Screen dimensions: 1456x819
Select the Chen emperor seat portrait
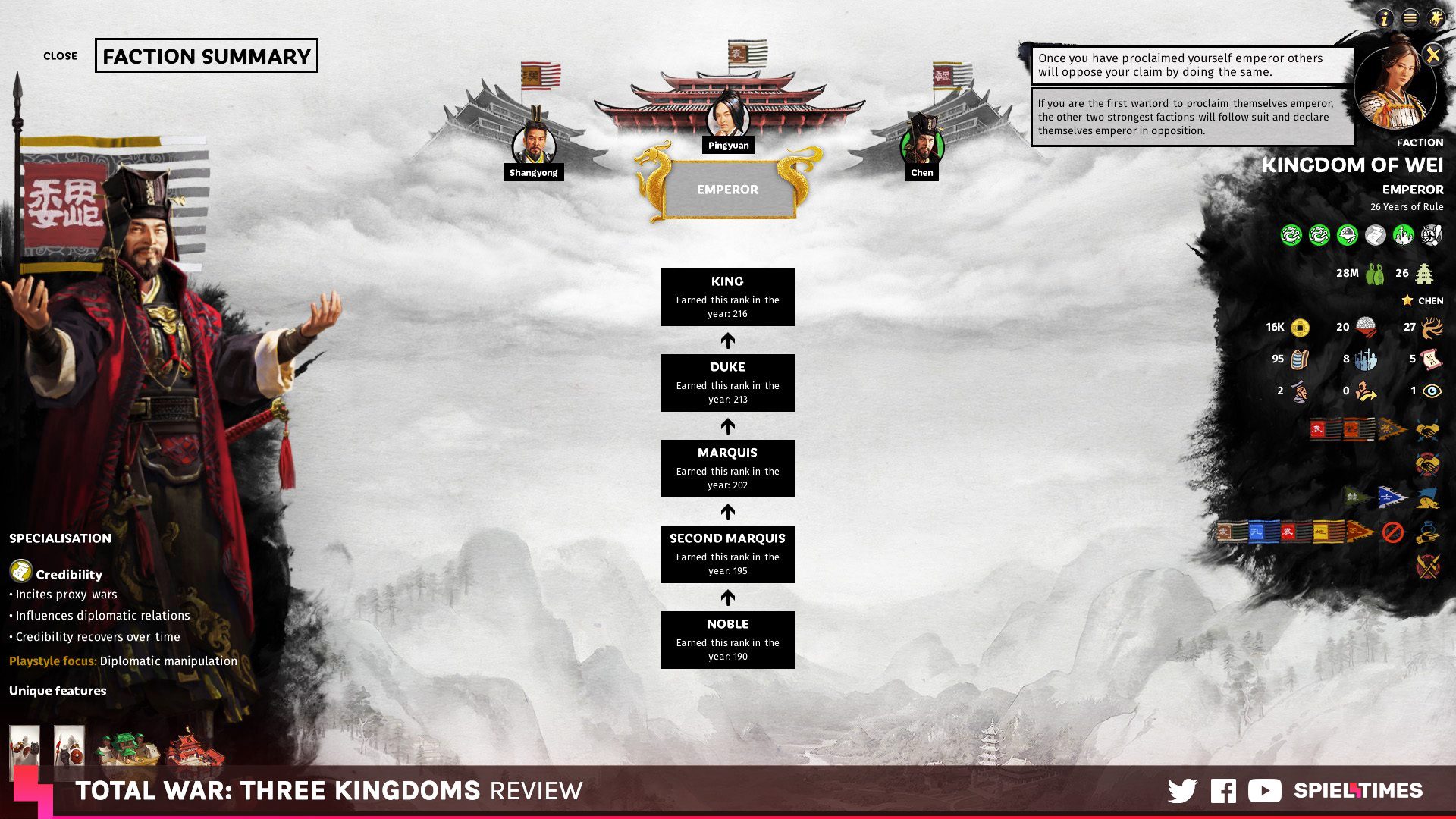921,145
